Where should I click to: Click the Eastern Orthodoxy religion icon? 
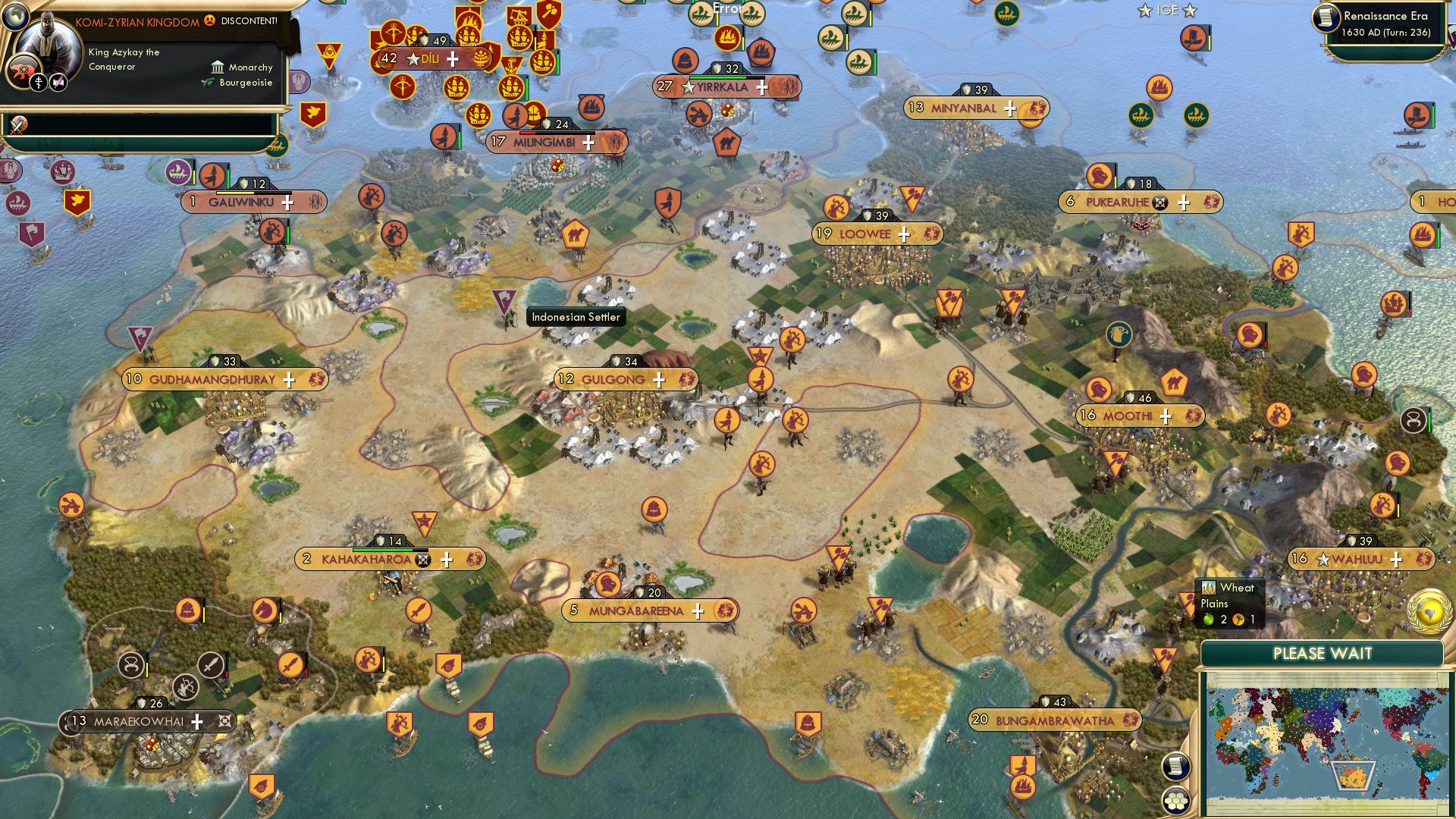click(39, 83)
